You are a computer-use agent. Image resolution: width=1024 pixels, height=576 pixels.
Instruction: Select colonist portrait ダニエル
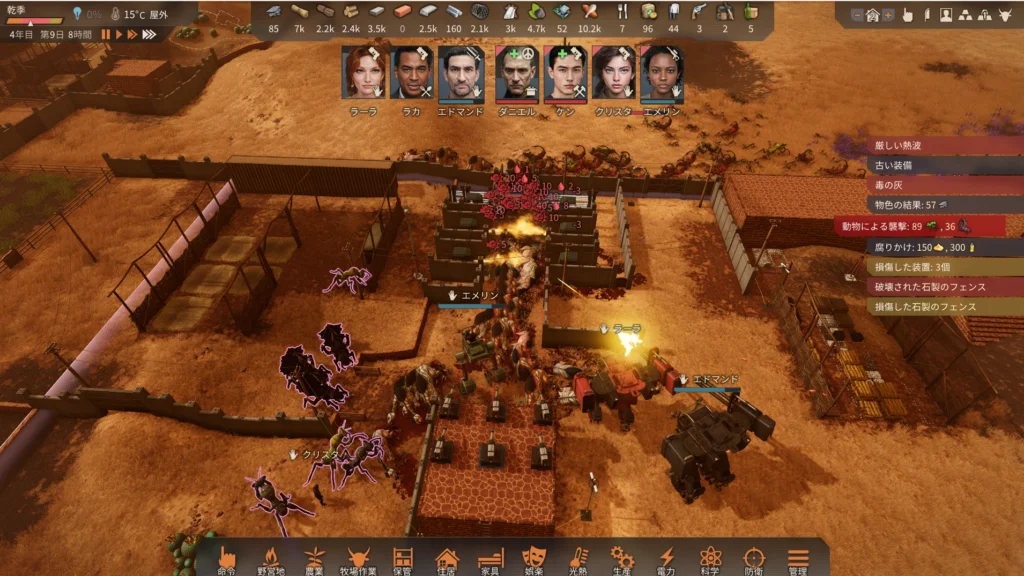515,73
